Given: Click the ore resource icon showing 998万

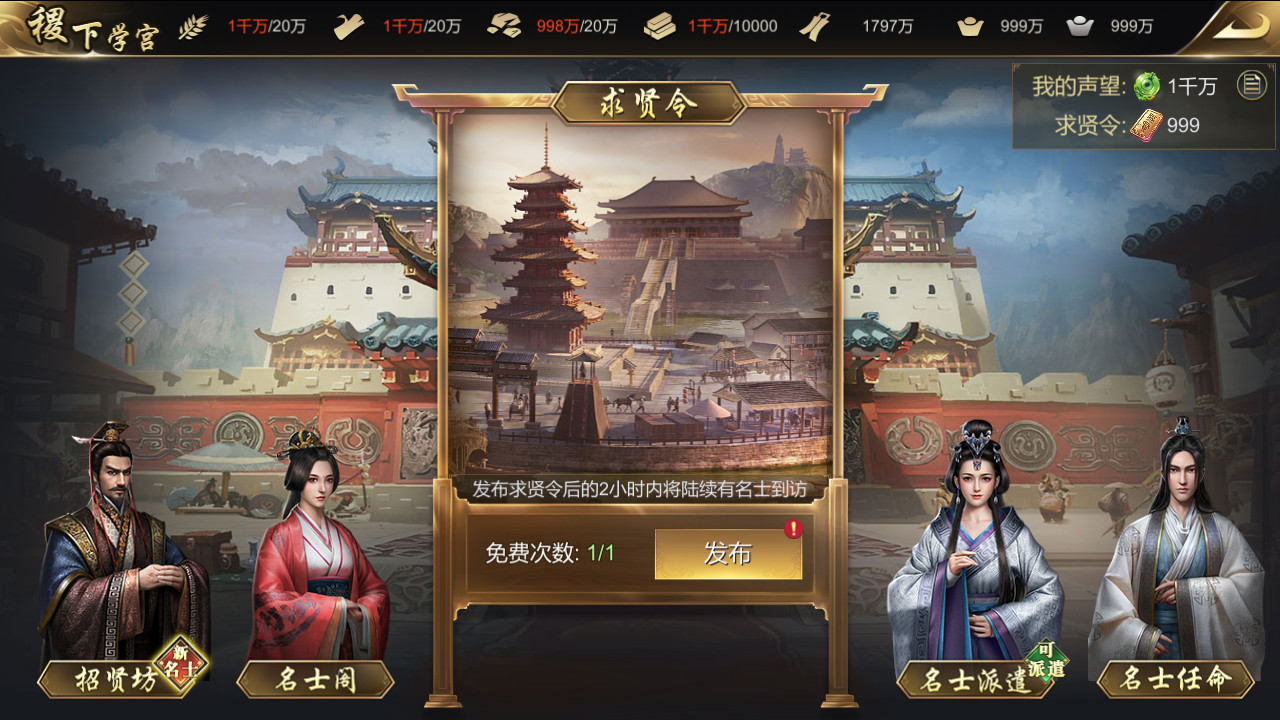Looking at the screenshot, I should [x=503, y=25].
